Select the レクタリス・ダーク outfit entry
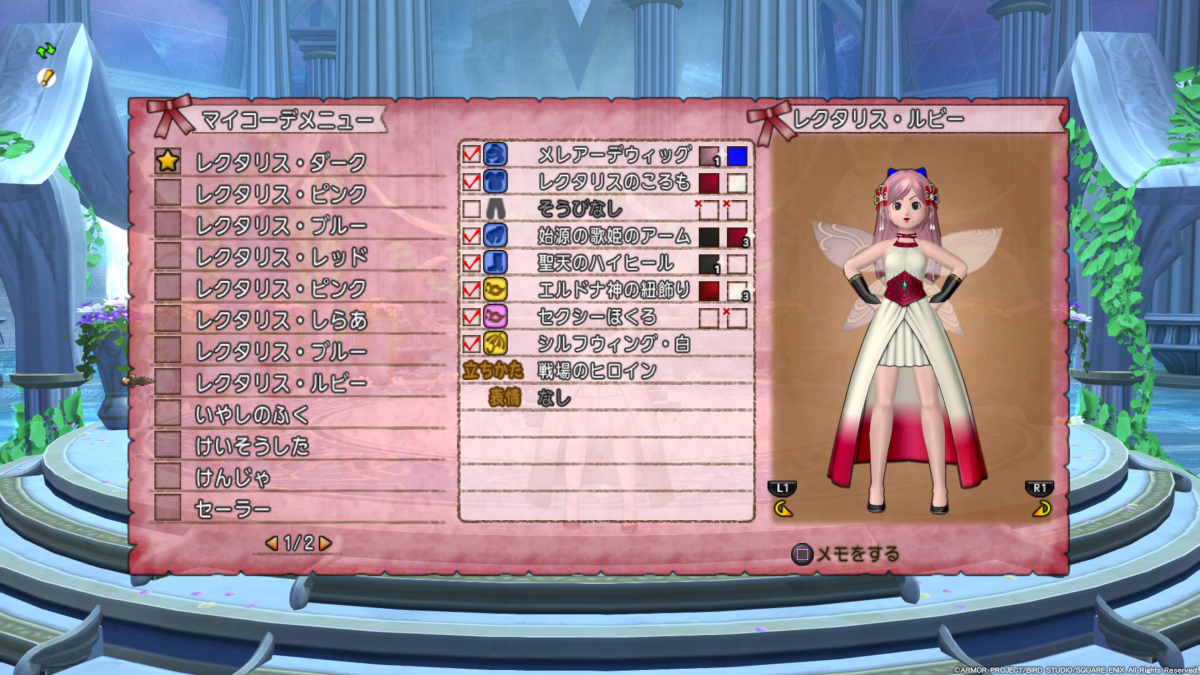This screenshot has width=1200, height=675. click(280, 161)
